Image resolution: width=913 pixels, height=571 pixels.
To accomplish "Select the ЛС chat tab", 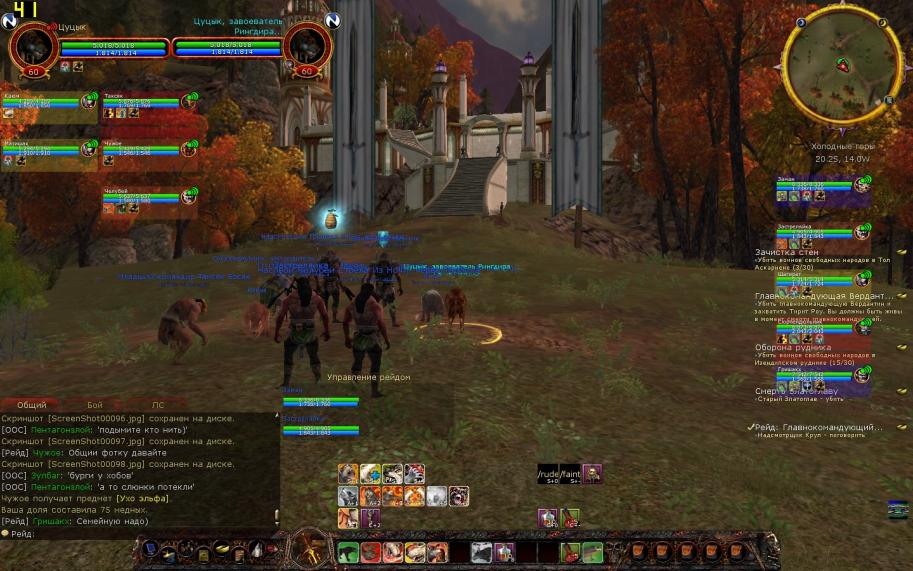I will coord(157,405).
